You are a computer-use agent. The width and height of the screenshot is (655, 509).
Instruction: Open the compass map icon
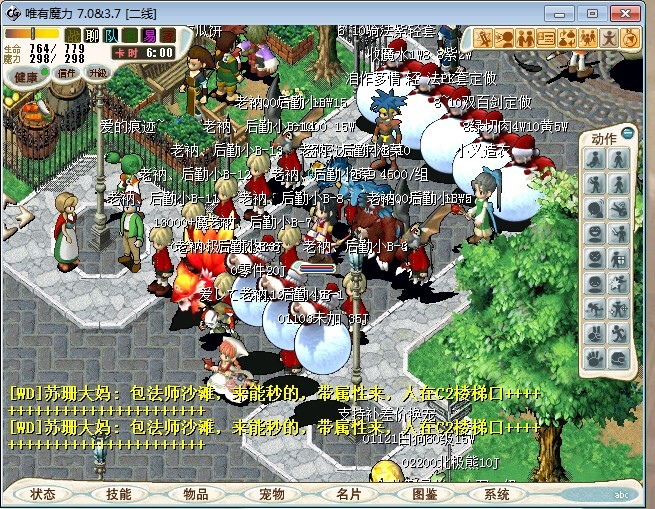pos(629,38)
